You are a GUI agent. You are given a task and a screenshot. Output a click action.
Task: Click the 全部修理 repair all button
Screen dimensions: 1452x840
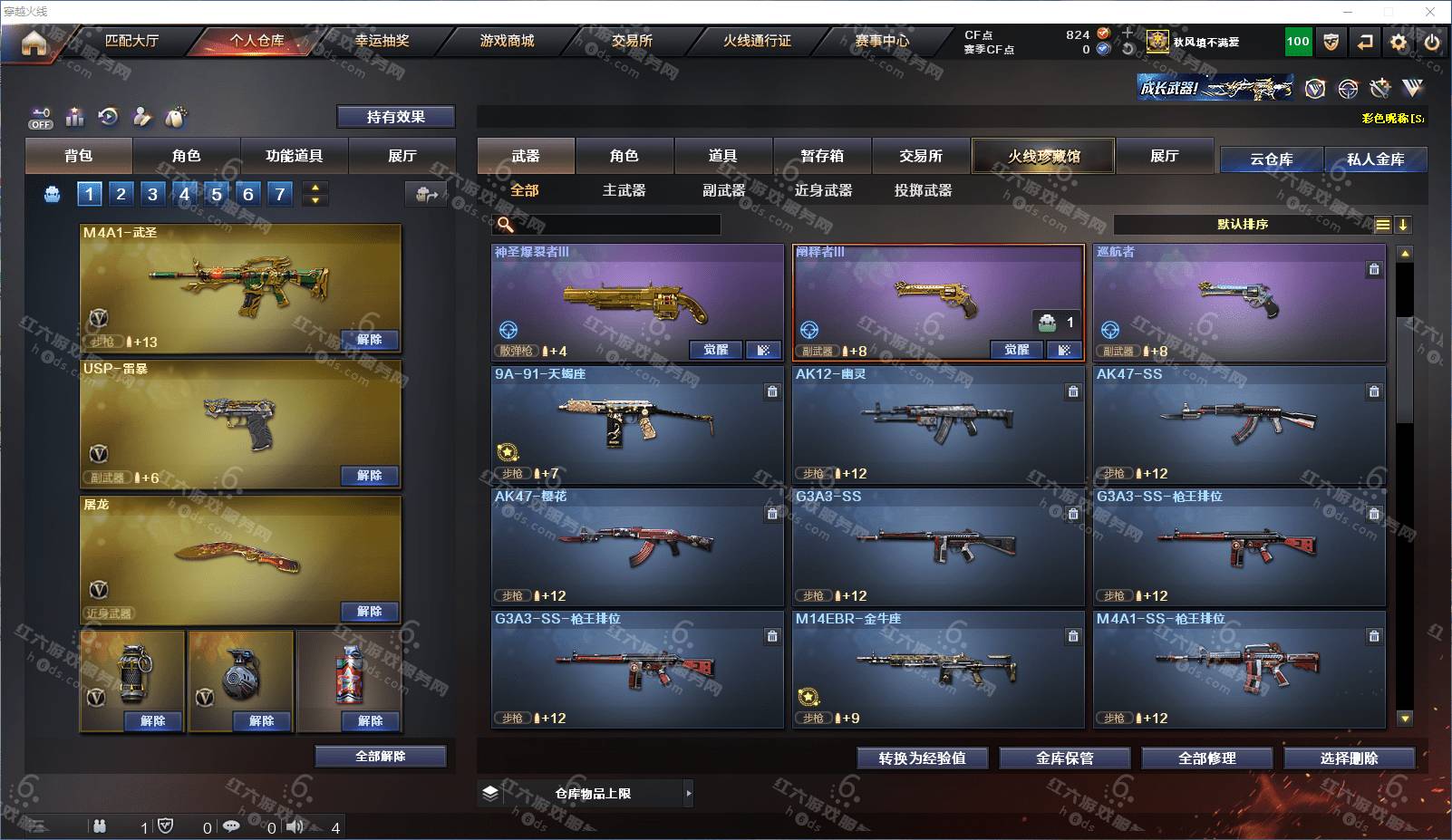(1206, 758)
